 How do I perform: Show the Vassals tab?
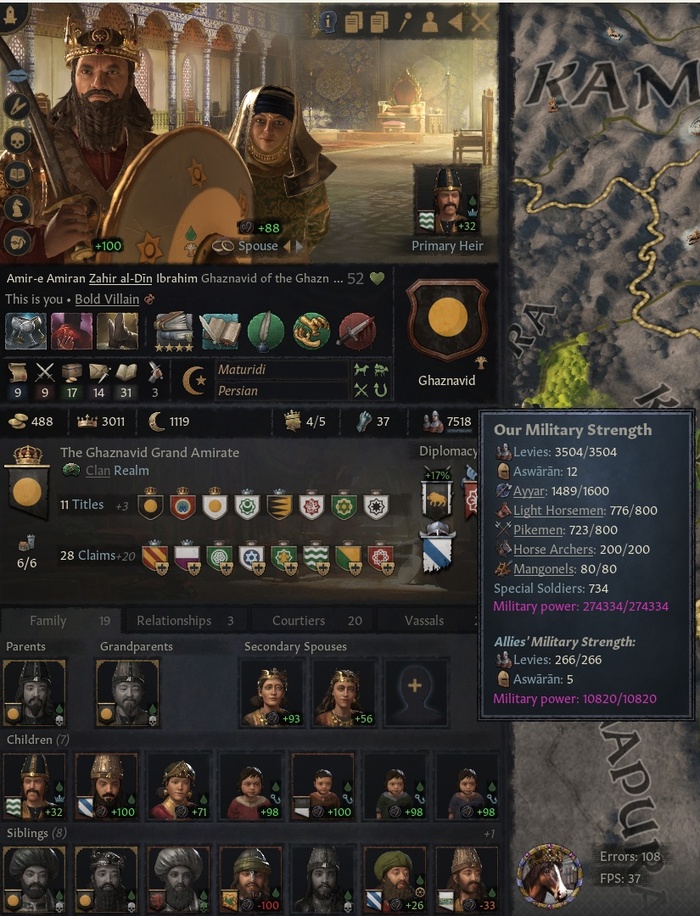[424, 620]
